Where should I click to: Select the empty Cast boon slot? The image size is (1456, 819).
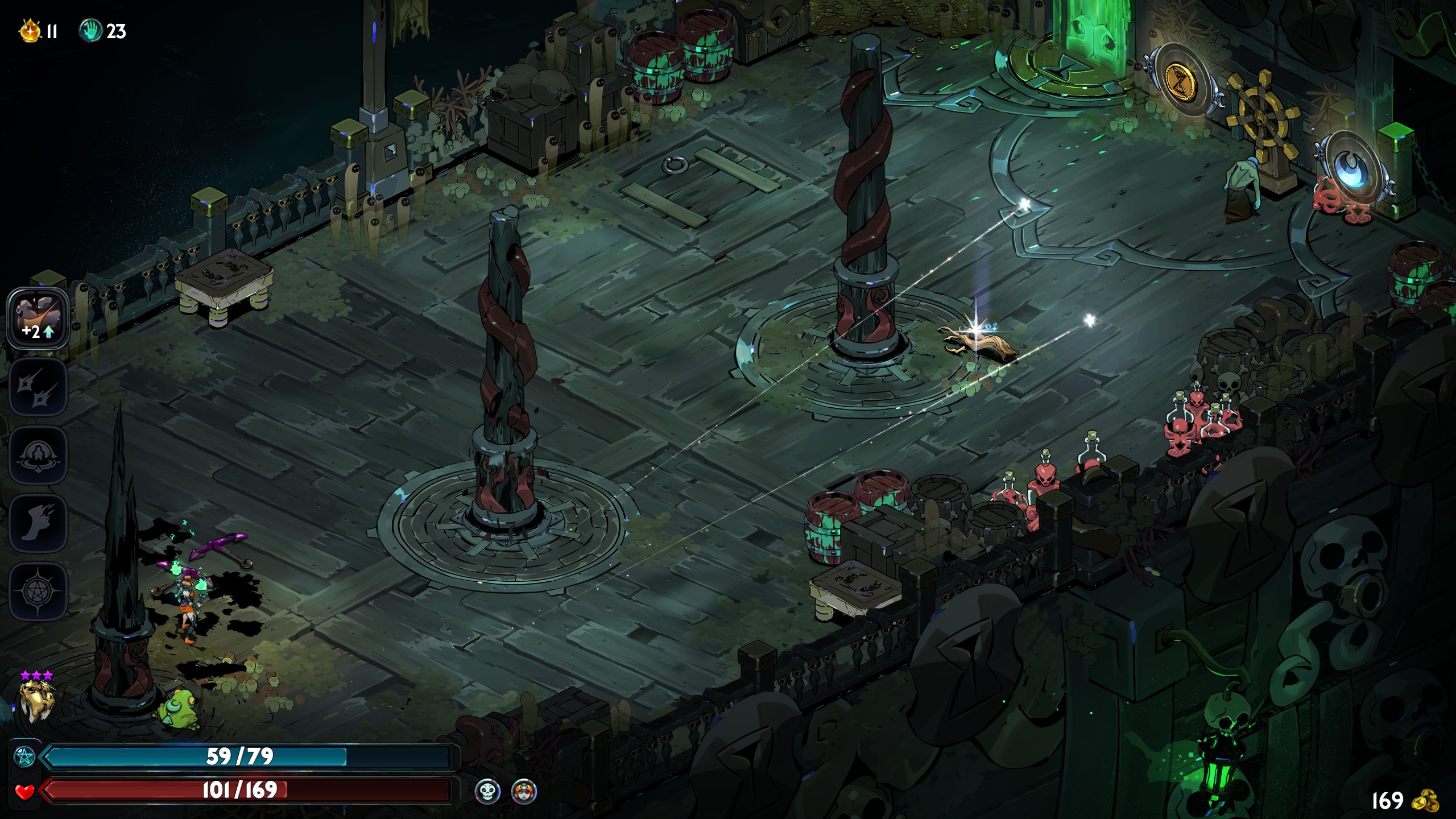[38, 455]
